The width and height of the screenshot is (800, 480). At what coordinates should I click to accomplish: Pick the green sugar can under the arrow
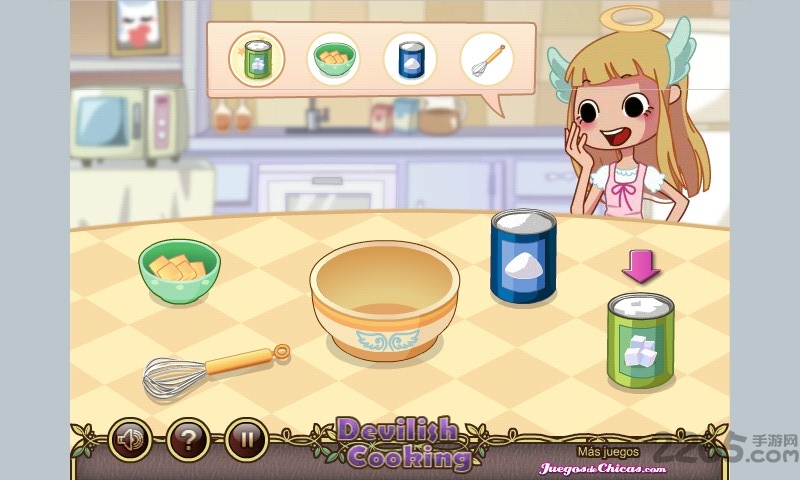(640, 340)
